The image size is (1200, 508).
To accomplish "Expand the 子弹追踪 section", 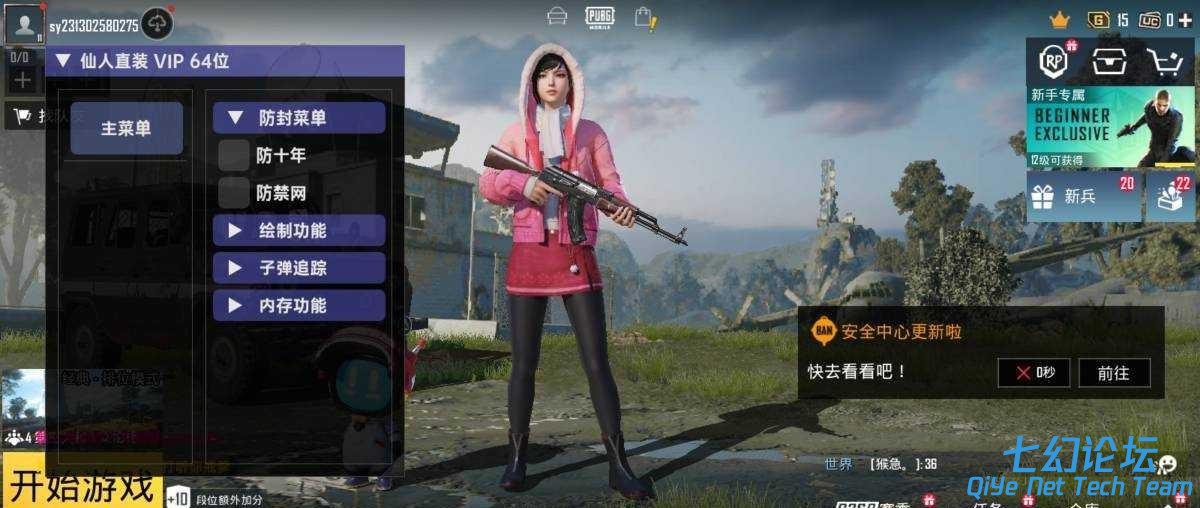I will (x=298, y=268).
